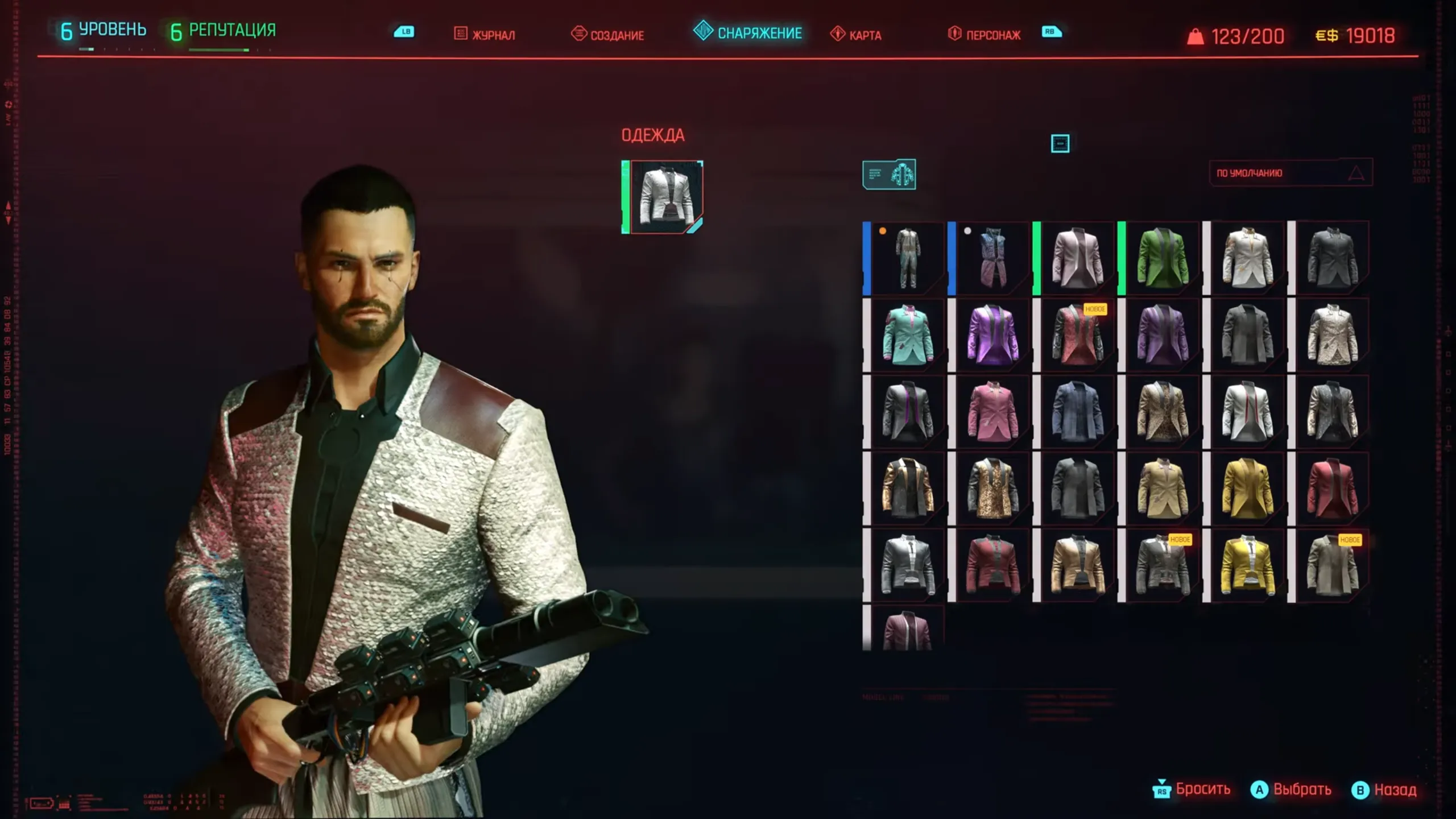Click the Назад back button
1456x819 pixels.
(1384, 789)
